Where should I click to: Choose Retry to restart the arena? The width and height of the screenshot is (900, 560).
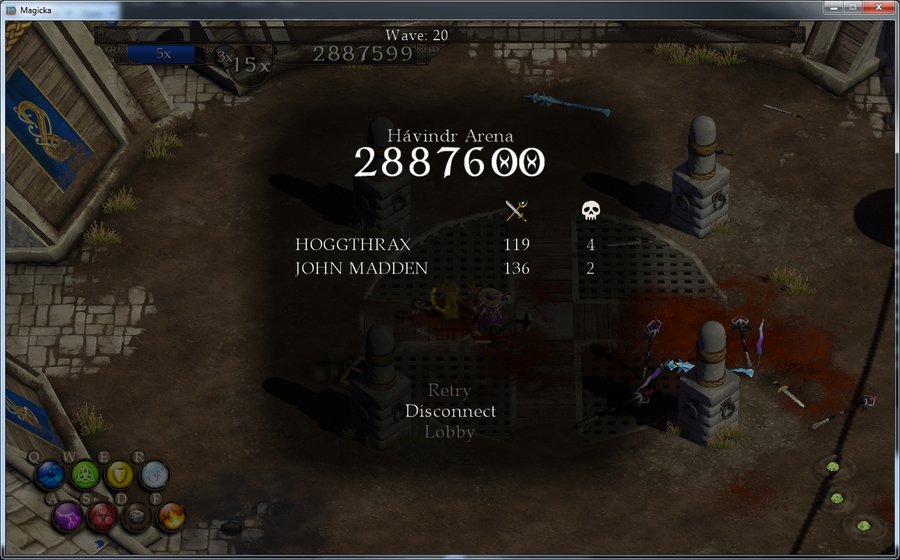coord(449,390)
